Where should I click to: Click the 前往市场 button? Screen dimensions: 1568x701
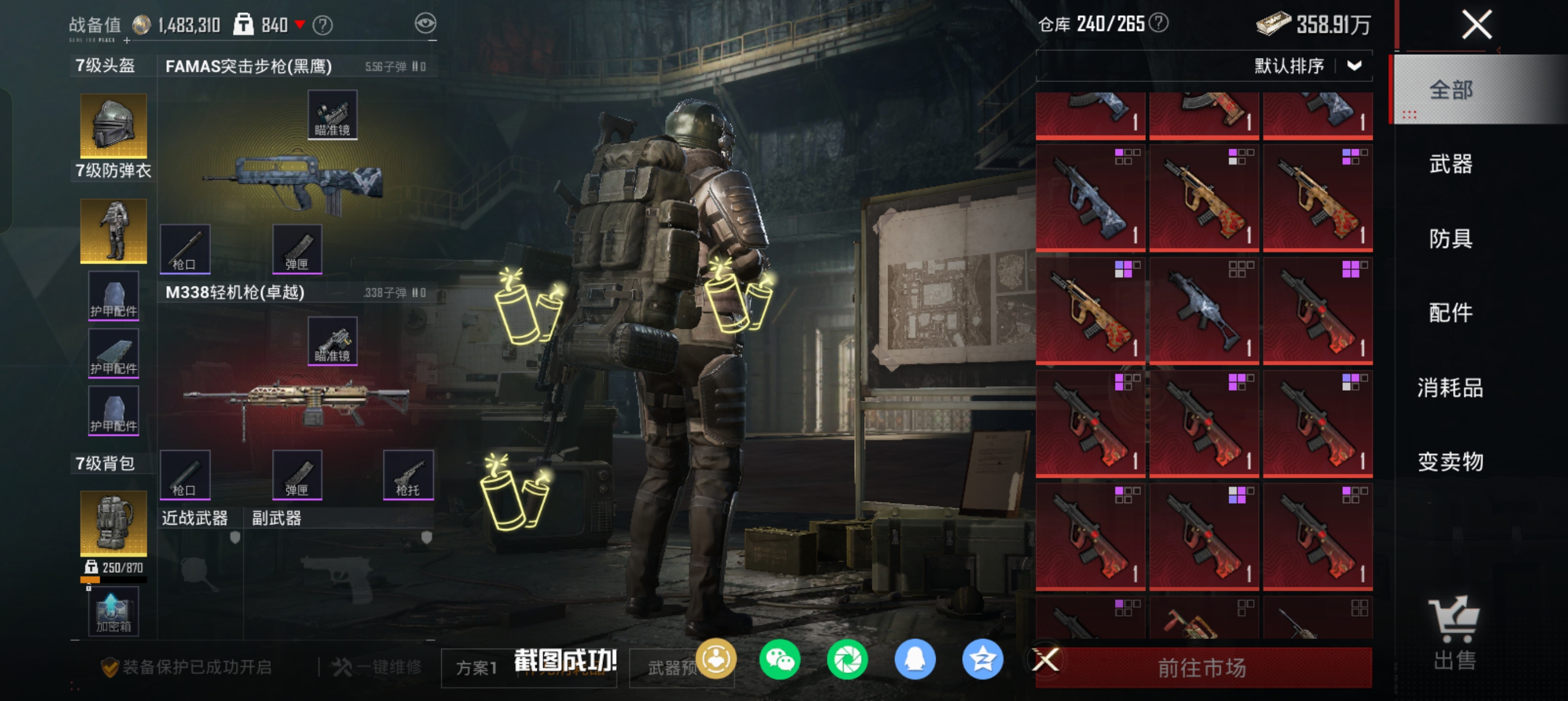click(1202, 668)
